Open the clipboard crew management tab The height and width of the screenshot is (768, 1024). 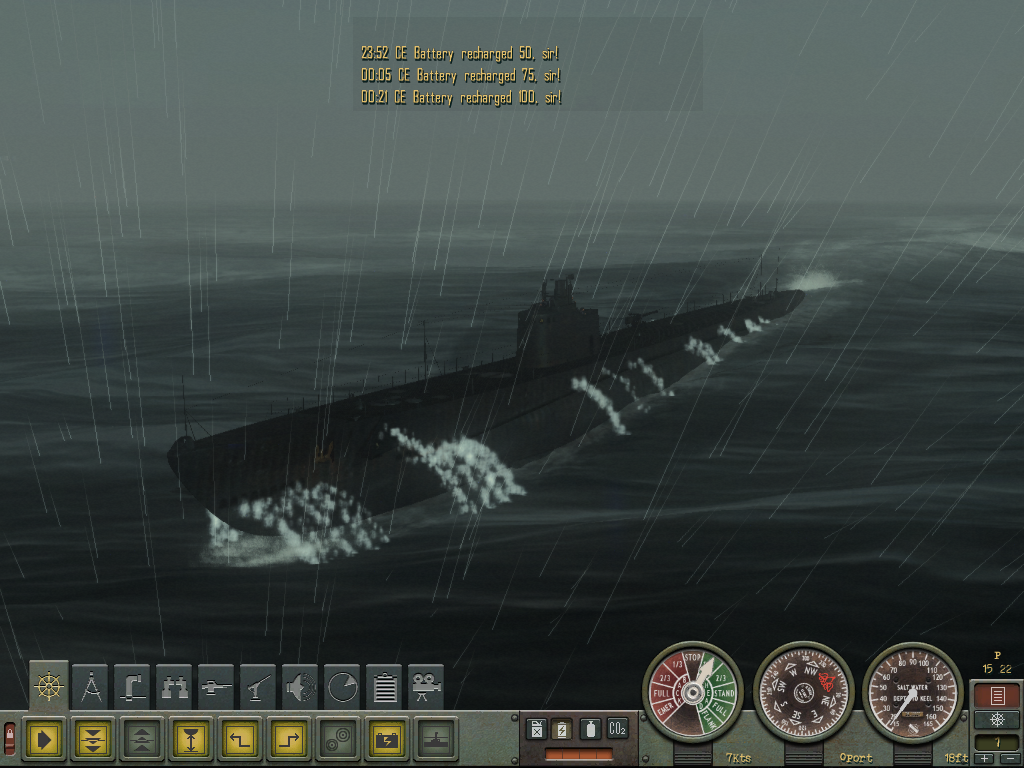coord(385,687)
